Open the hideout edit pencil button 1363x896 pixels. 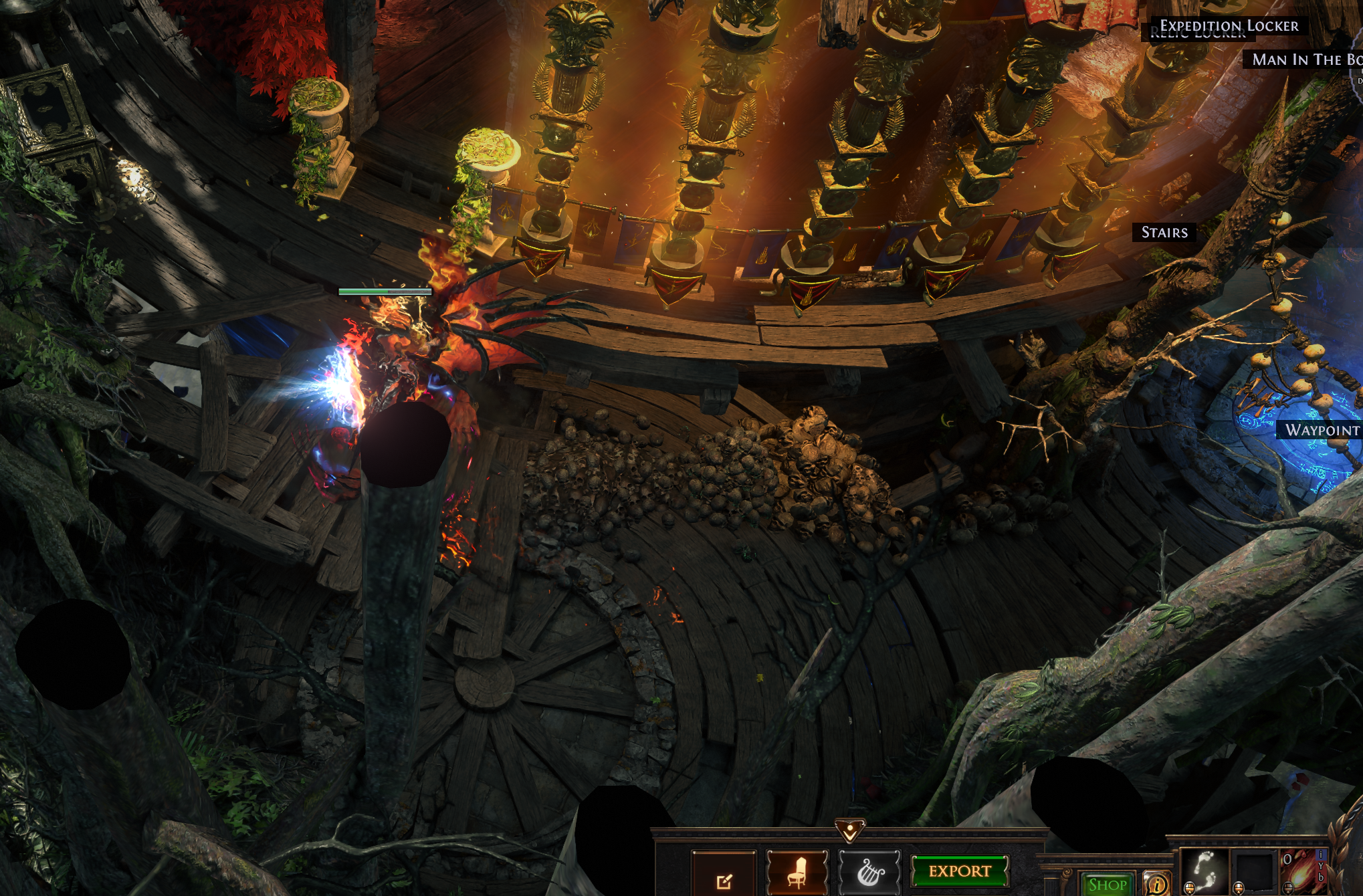724,877
